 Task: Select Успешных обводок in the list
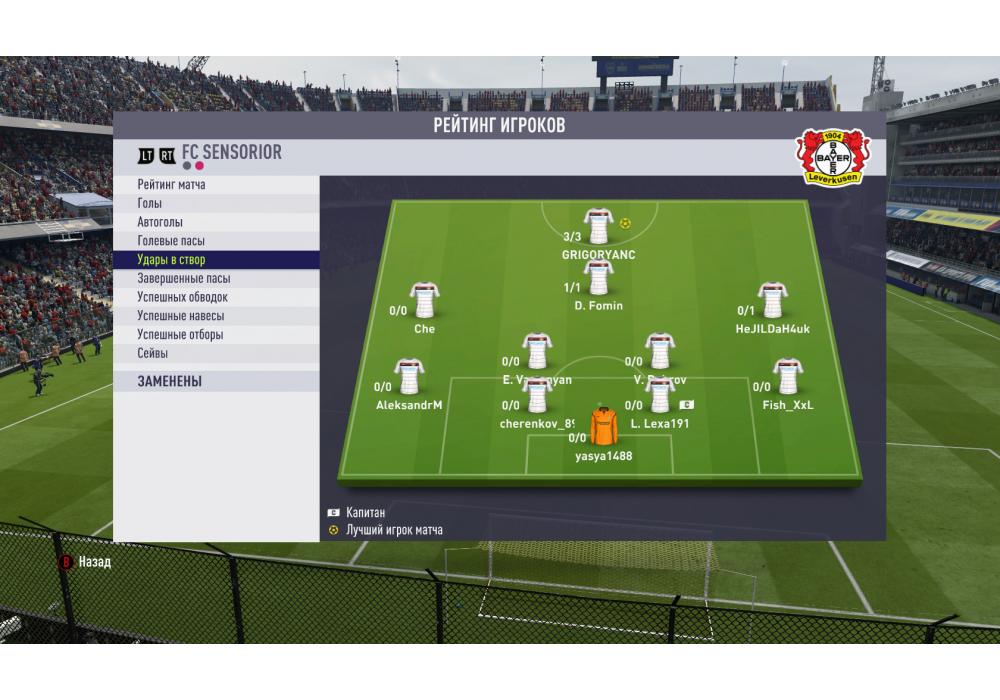click(x=215, y=297)
